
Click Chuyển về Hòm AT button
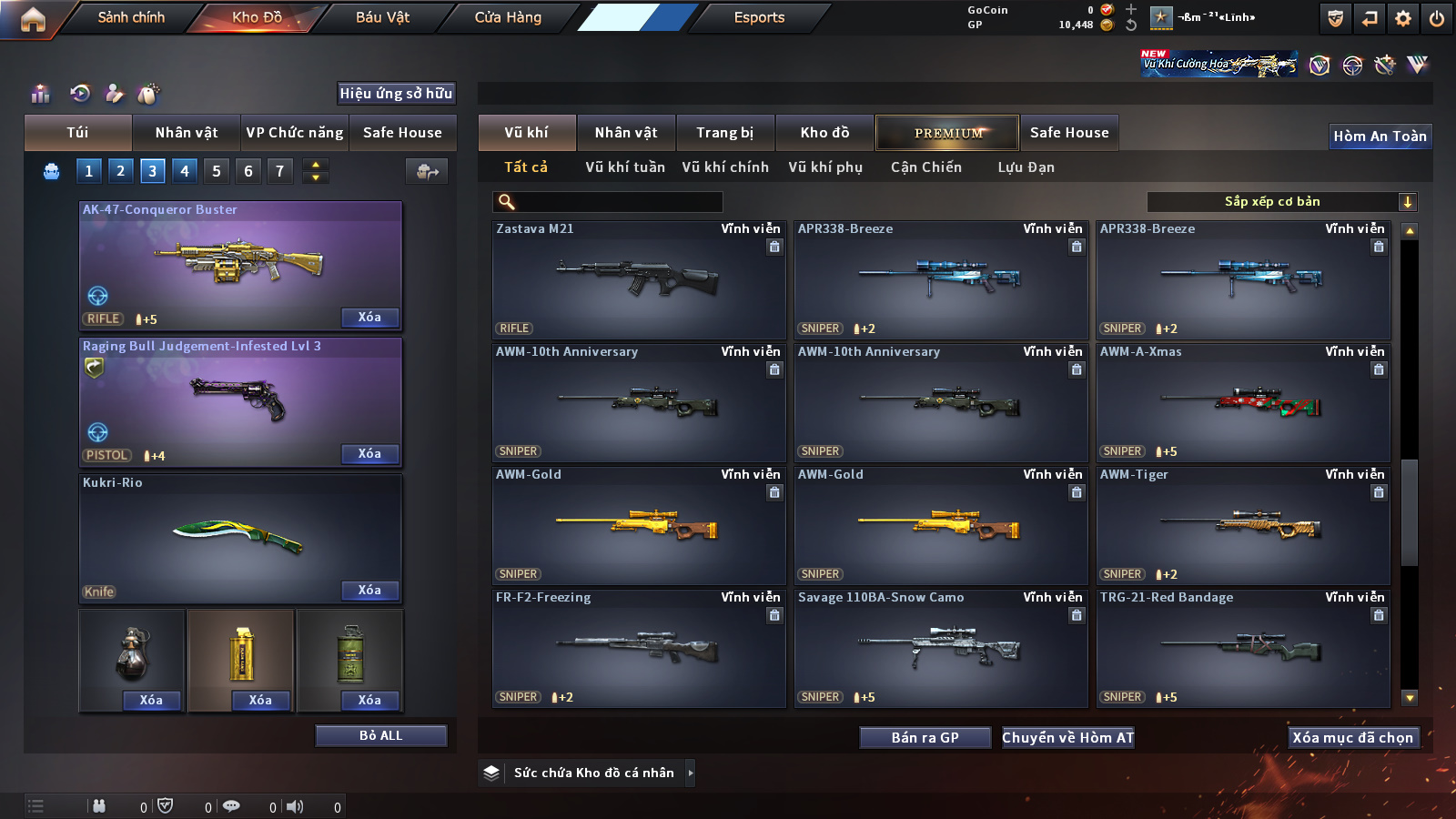click(1067, 737)
